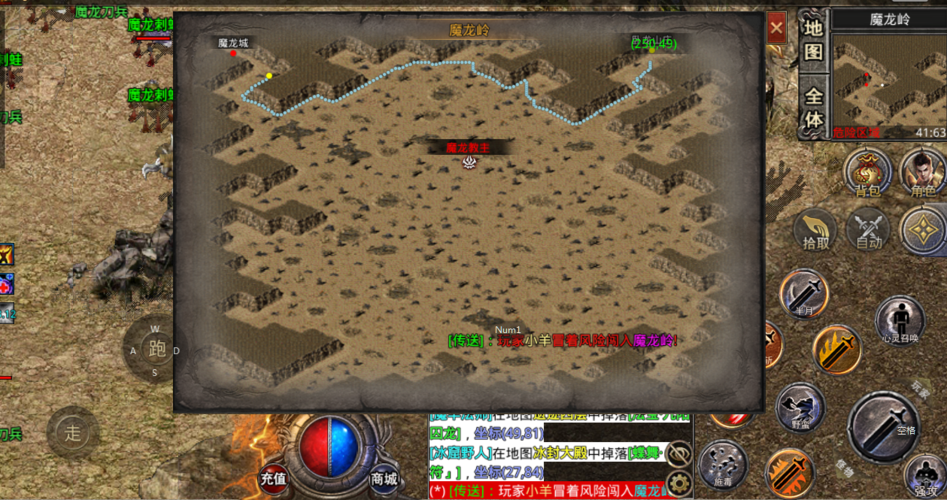Activate the 心灵召唤 skill
Viewport: 947px width, 500px height.
tap(899, 320)
